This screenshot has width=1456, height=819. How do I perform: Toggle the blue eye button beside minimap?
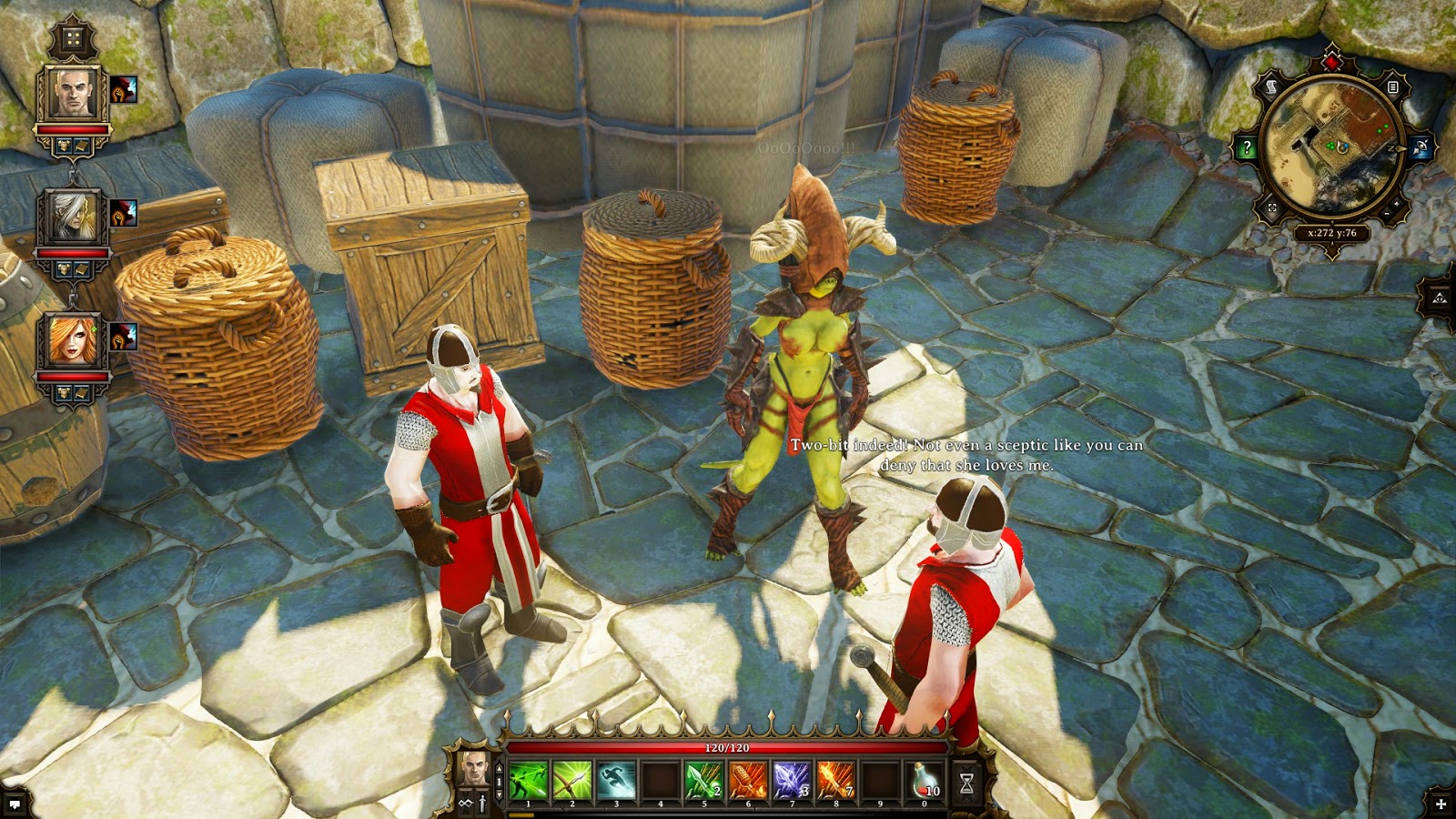click(x=1419, y=147)
